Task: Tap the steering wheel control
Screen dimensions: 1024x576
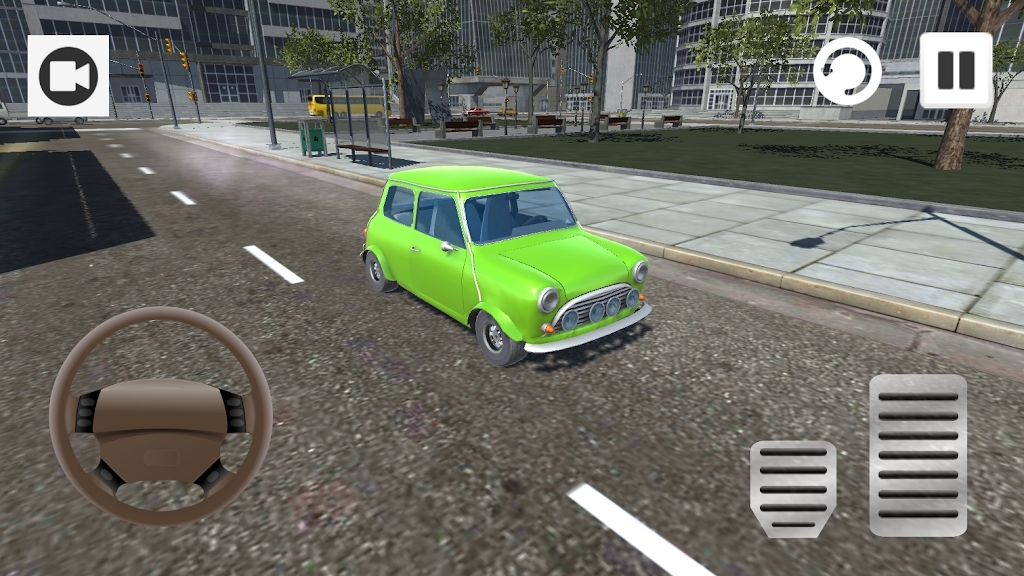Action: tap(160, 415)
